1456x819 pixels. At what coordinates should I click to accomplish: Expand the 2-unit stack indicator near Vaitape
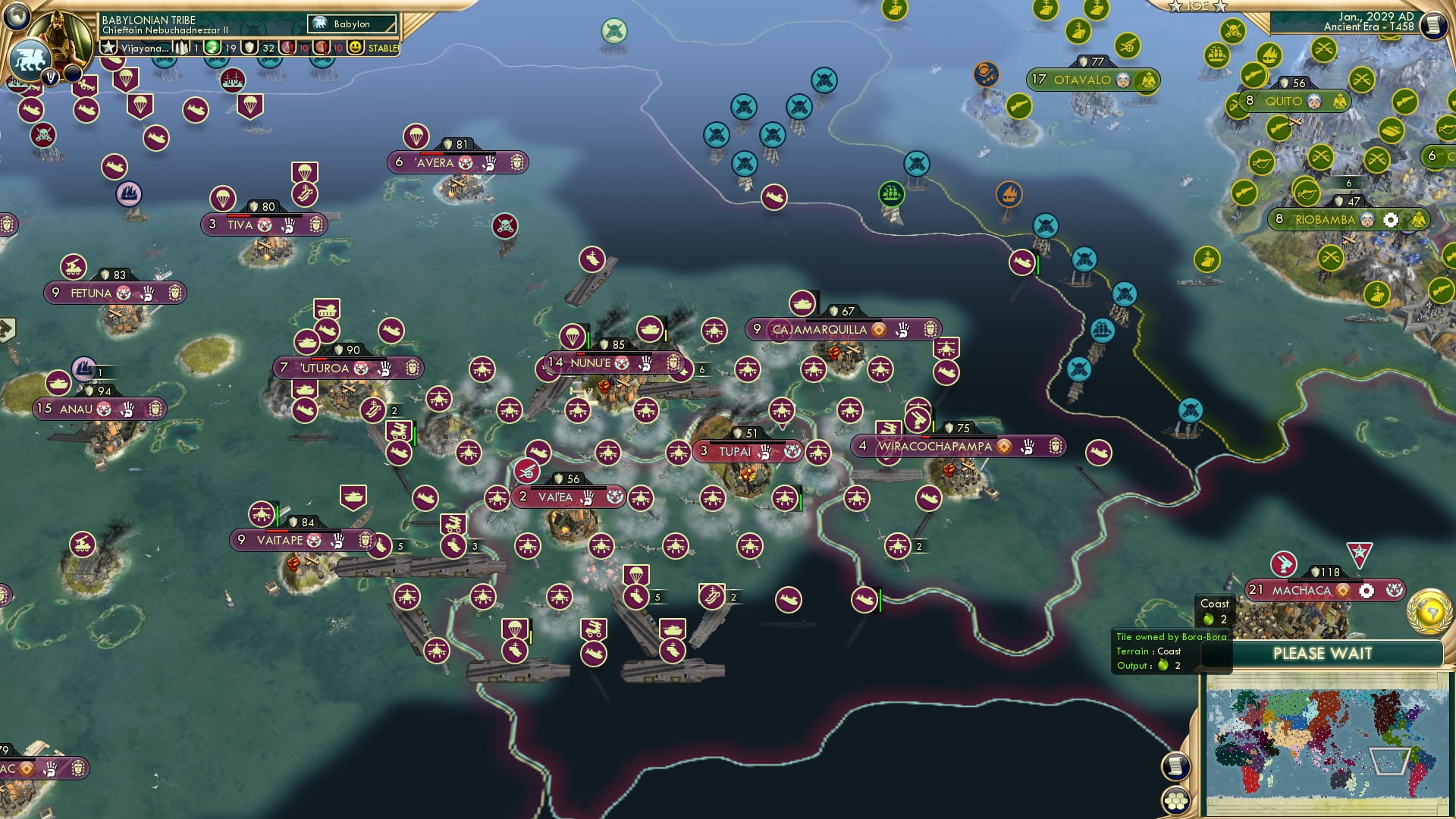click(x=394, y=411)
